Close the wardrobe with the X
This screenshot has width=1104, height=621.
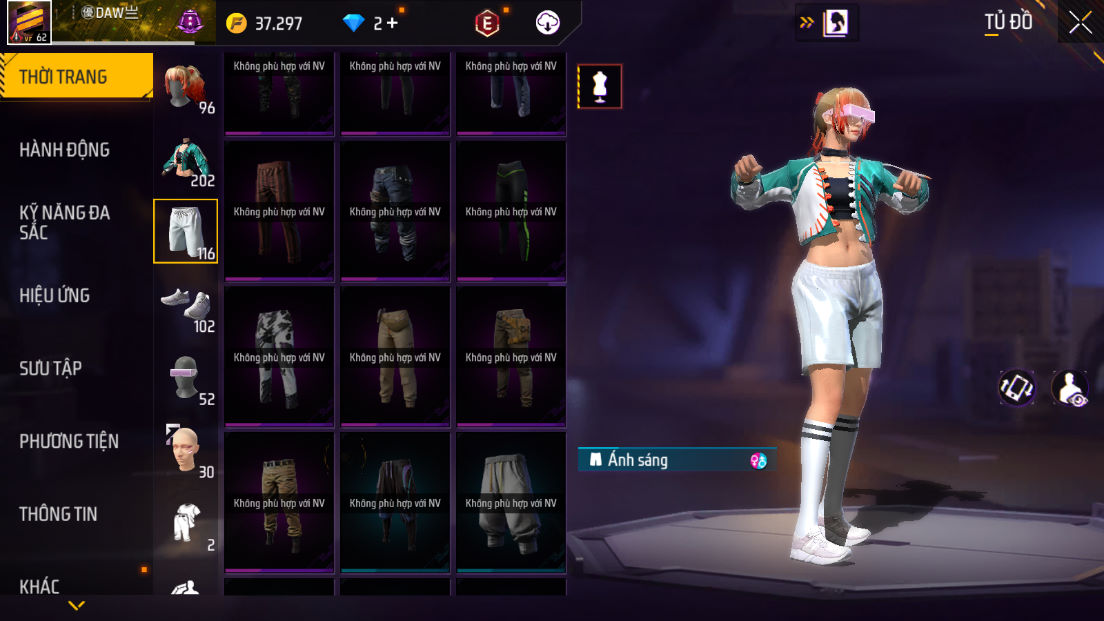[x=1080, y=22]
